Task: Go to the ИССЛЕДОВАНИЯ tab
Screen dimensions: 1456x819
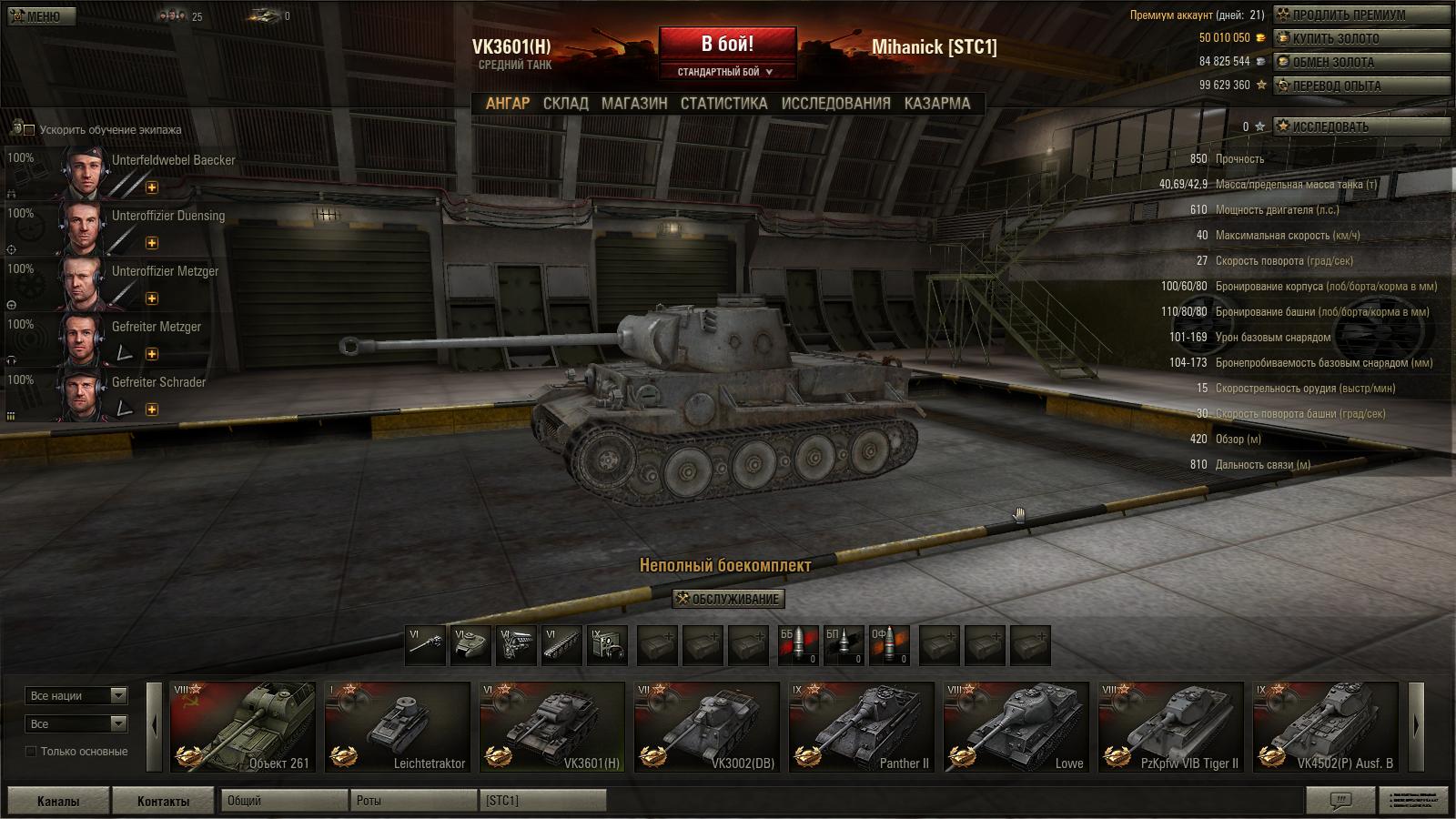Action: [835, 104]
